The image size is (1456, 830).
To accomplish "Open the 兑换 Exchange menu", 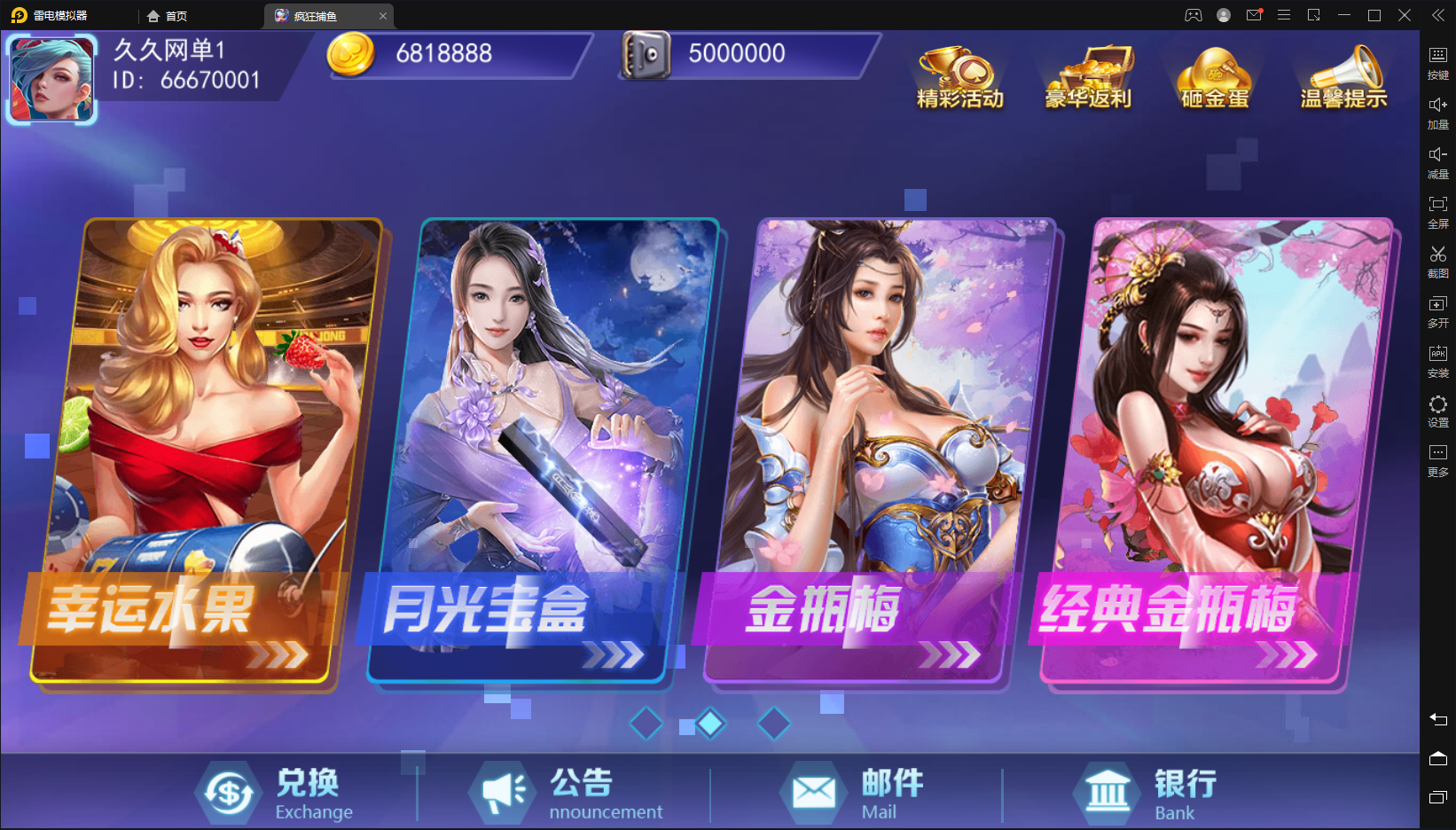I will point(277,794).
